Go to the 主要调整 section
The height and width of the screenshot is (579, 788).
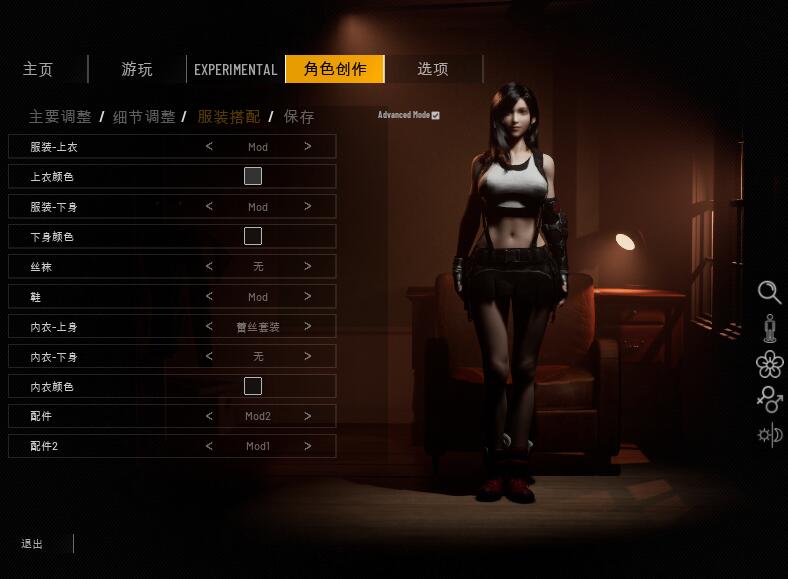coord(60,117)
